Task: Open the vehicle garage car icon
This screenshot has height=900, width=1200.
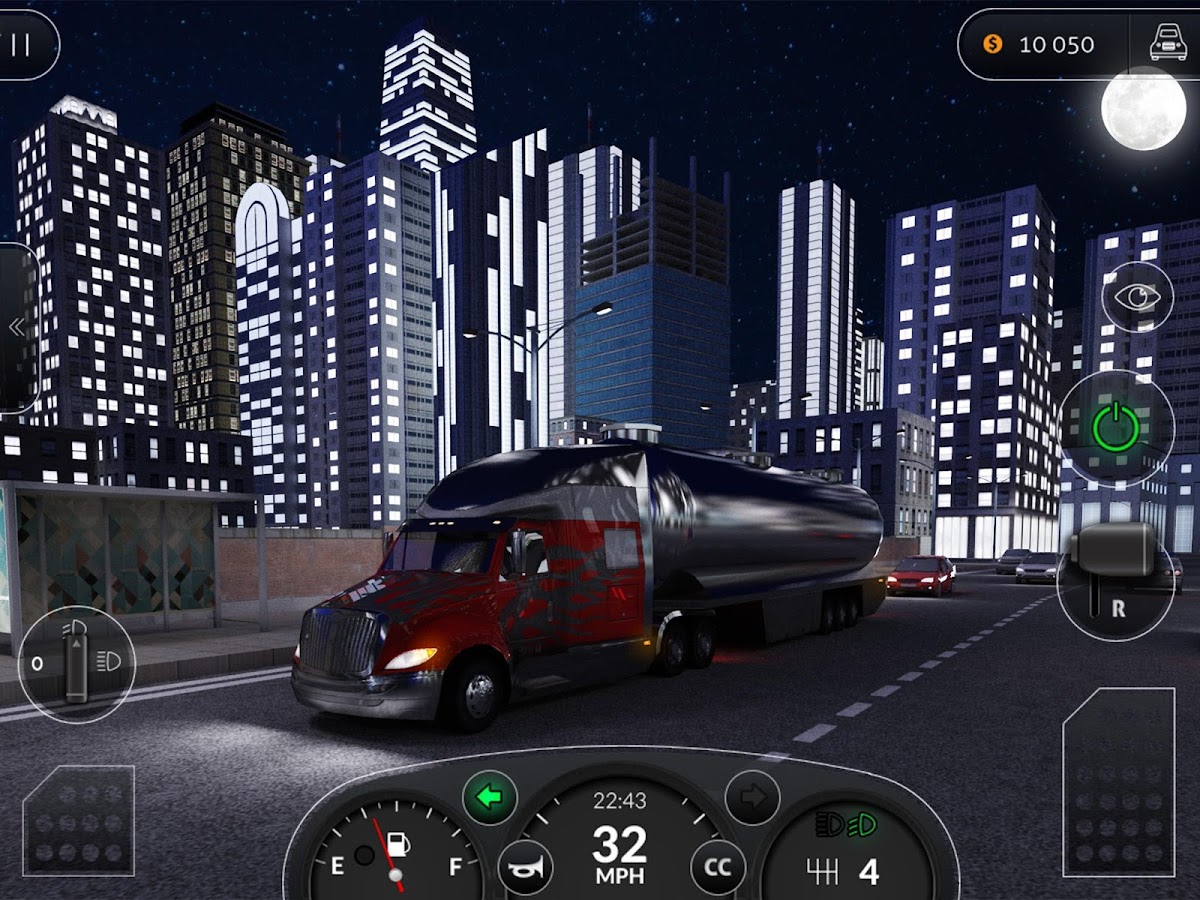Action: (1168, 45)
